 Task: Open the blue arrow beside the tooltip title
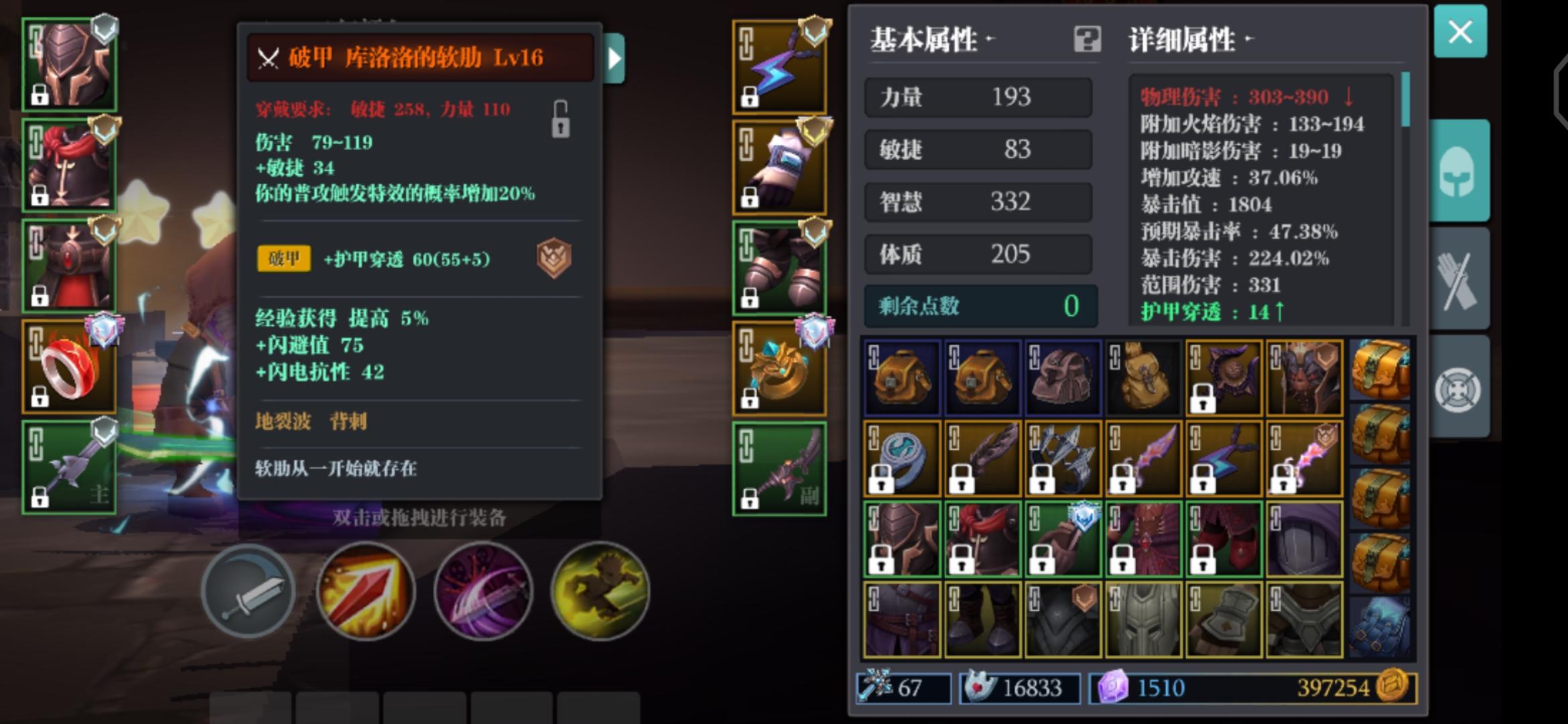coord(613,60)
